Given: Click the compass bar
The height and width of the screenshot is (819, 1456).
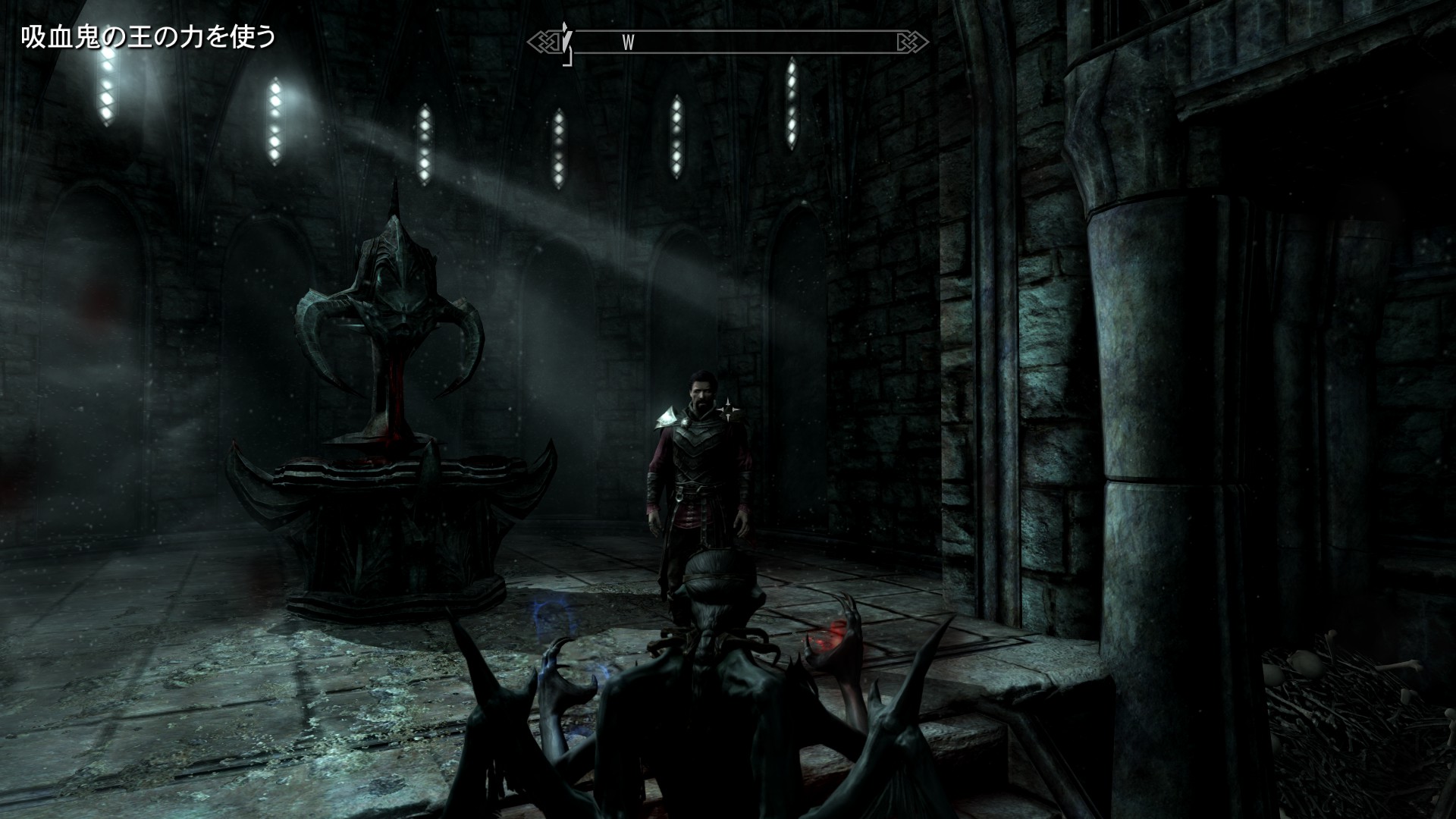Looking at the screenshot, I should [x=728, y=42].
